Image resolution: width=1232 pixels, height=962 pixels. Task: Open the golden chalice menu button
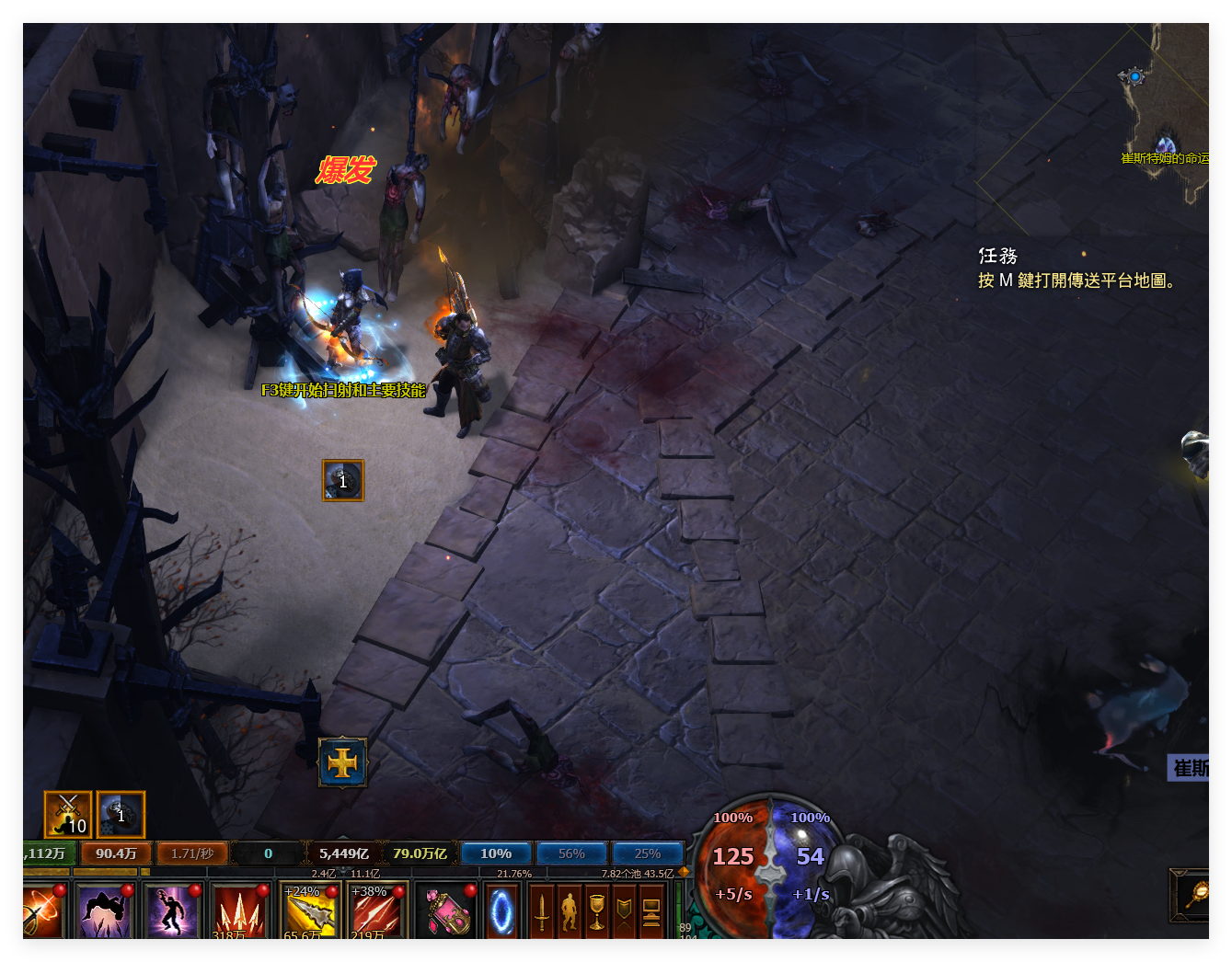click(597, 911)
